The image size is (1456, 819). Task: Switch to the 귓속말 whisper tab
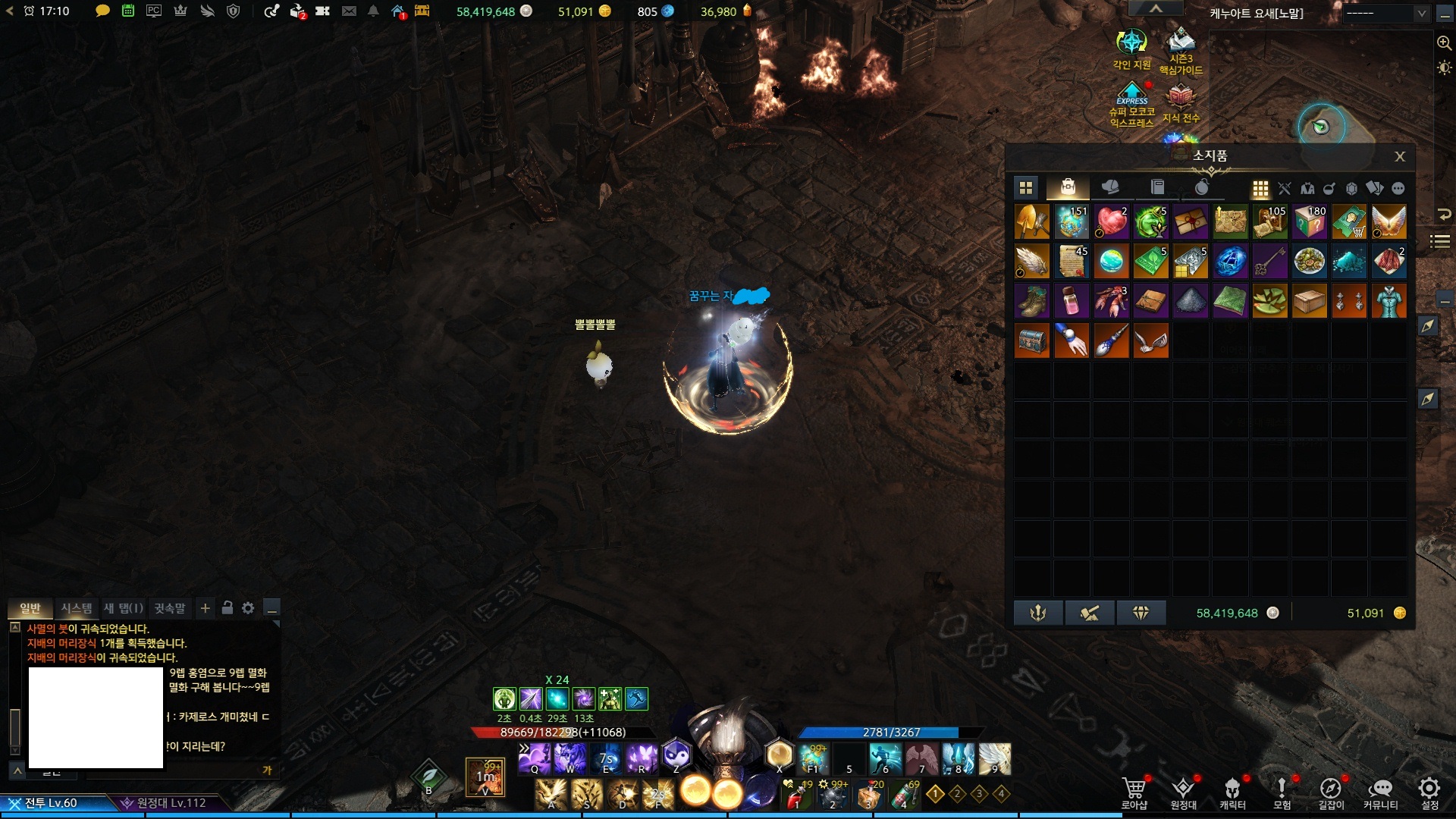[x=170, y=608]
